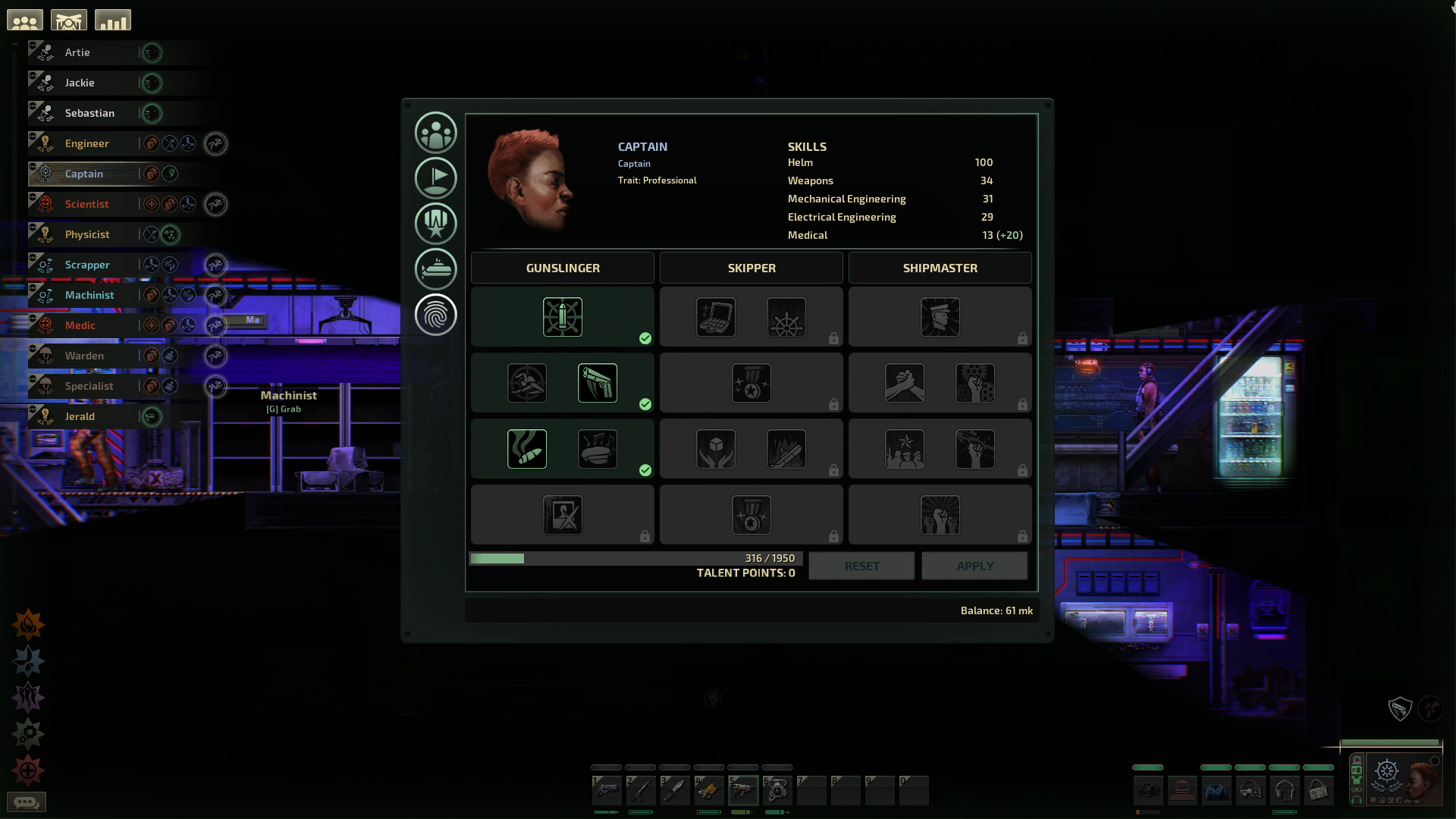Open the fingerprint talents tab

pyautogui.click(x=436, y=315)
